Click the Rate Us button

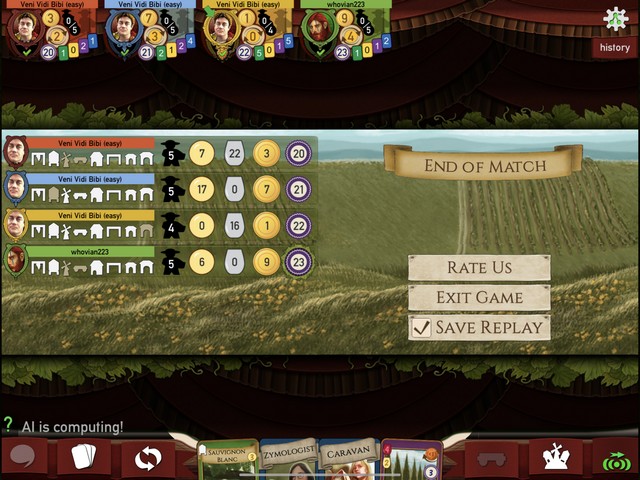479,267
